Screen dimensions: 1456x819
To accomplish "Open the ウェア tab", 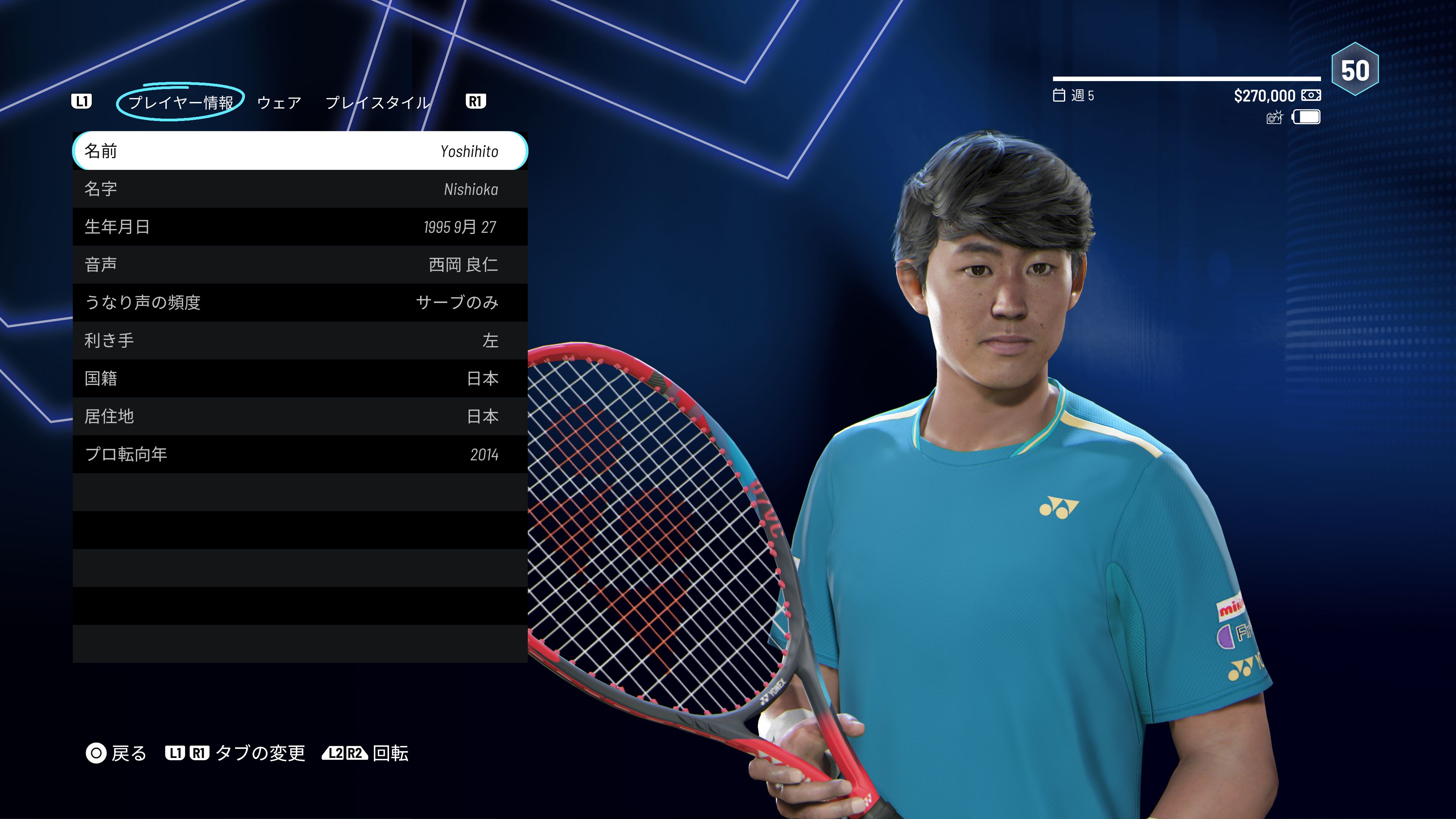I will pos(279,102).
